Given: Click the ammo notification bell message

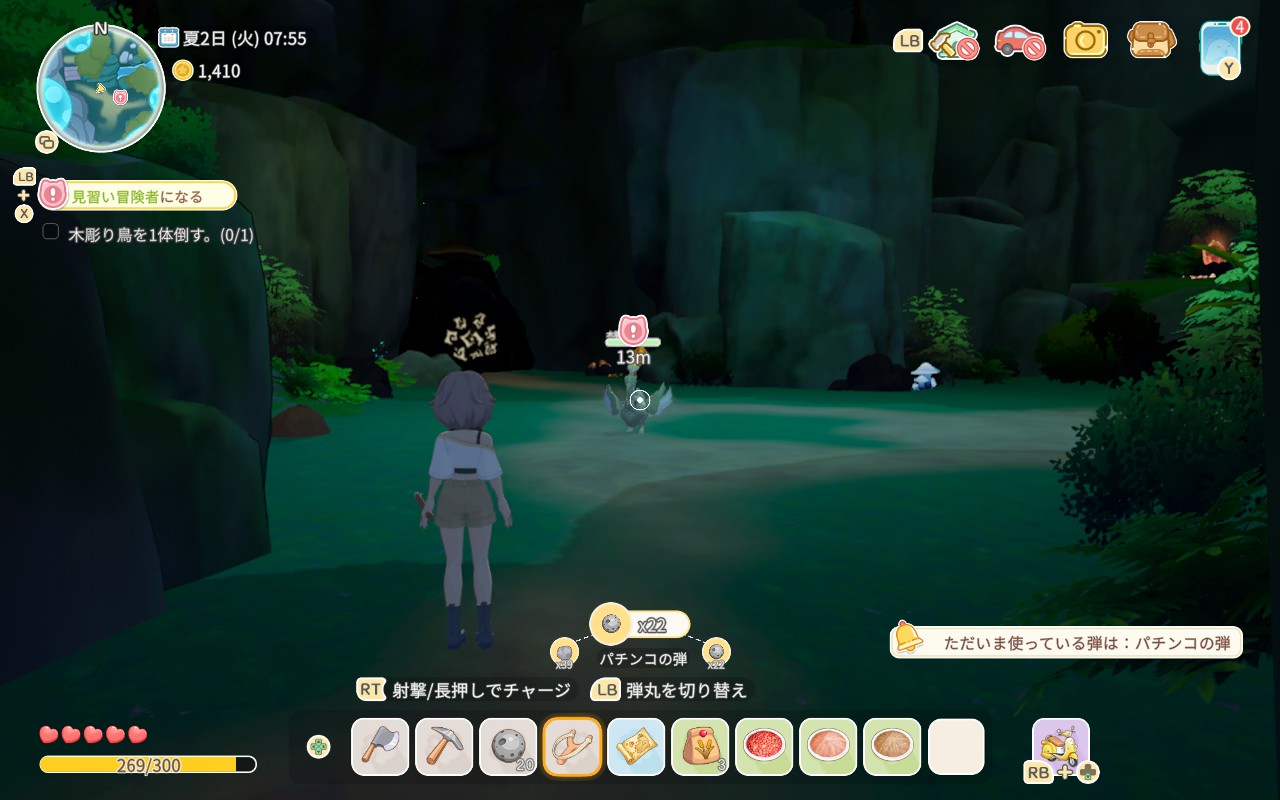Looking at the screenshot, I should [x=1066, y=642].
